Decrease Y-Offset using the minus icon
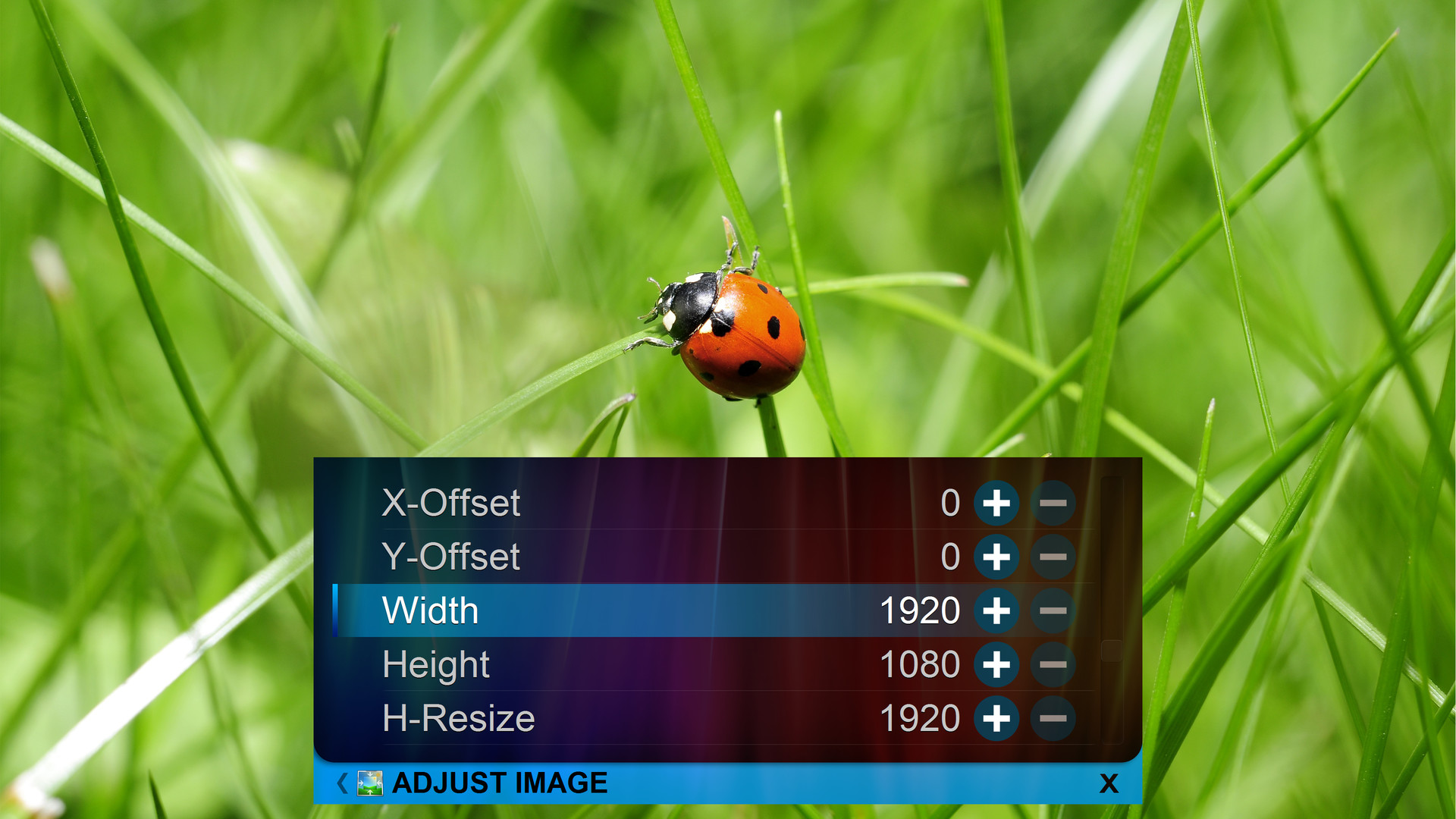The width and height of the screenshot is (1456, 819). click(x=1053, y=556)
